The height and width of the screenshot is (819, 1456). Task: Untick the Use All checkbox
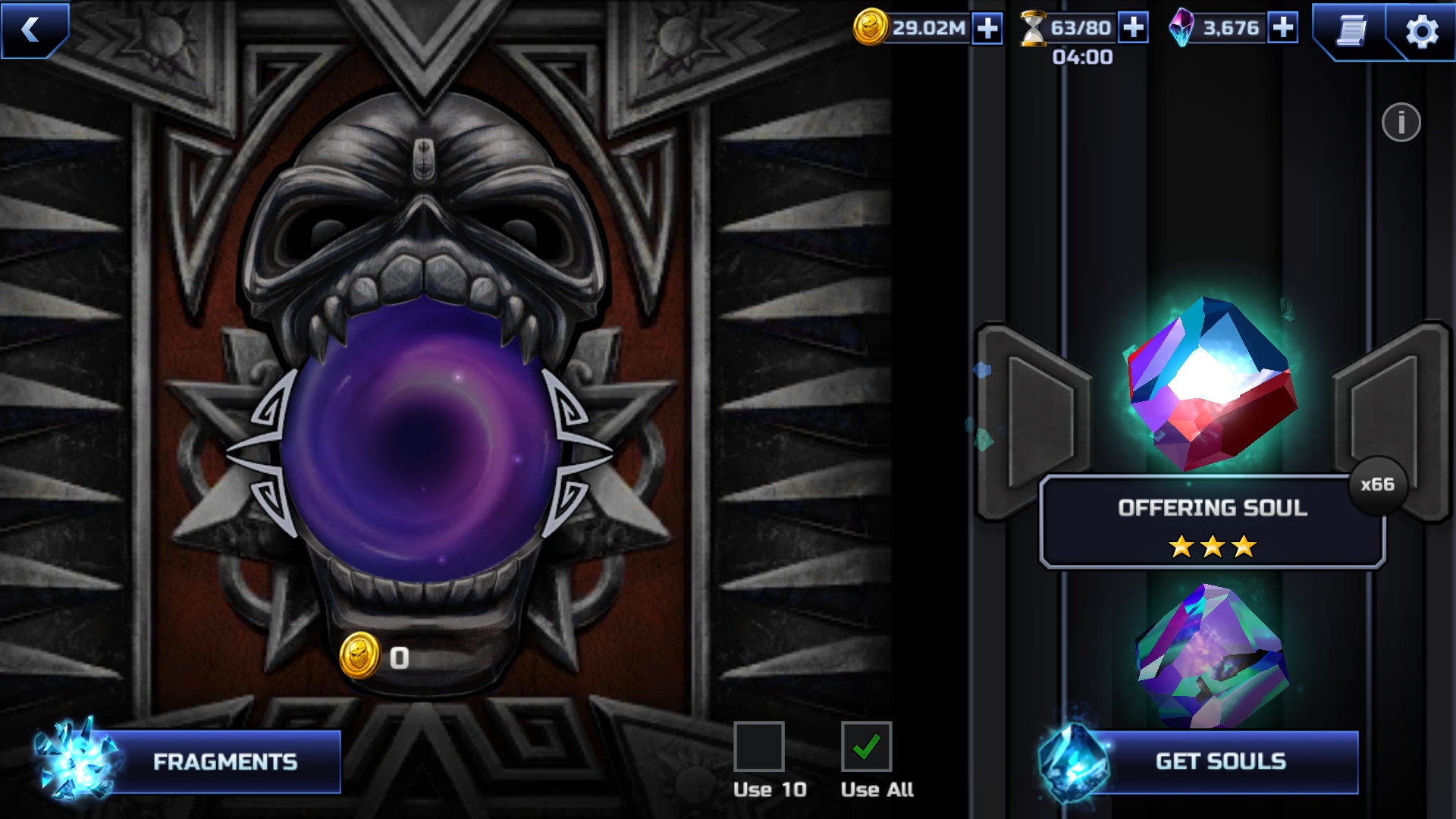click(866, 747)
